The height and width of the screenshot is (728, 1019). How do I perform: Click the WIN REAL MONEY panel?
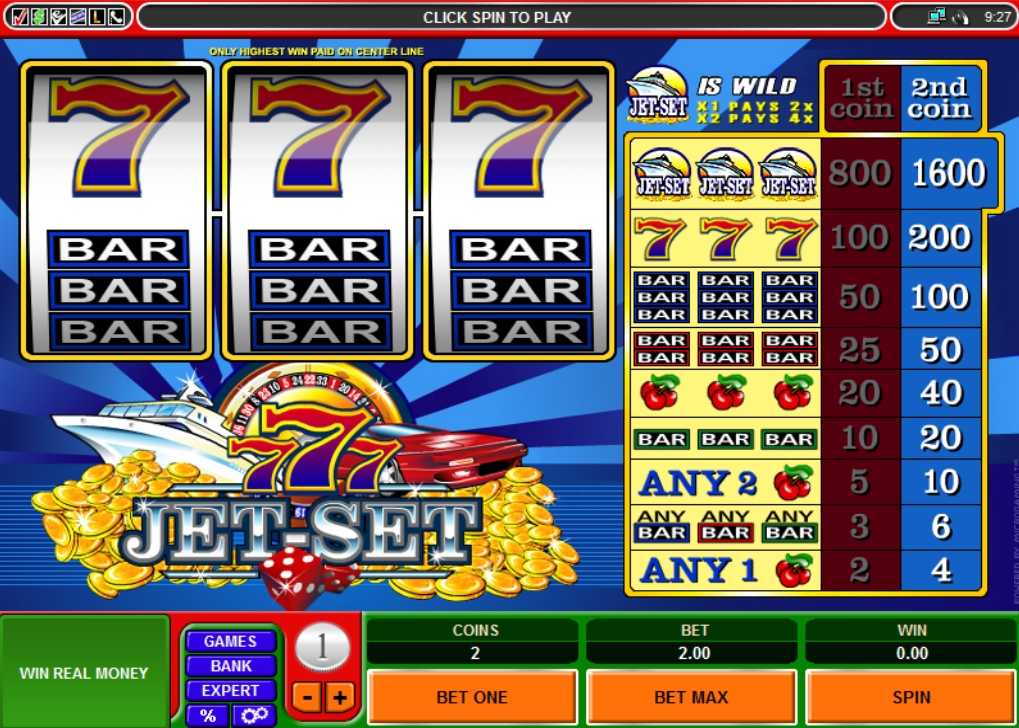[84, 673]
